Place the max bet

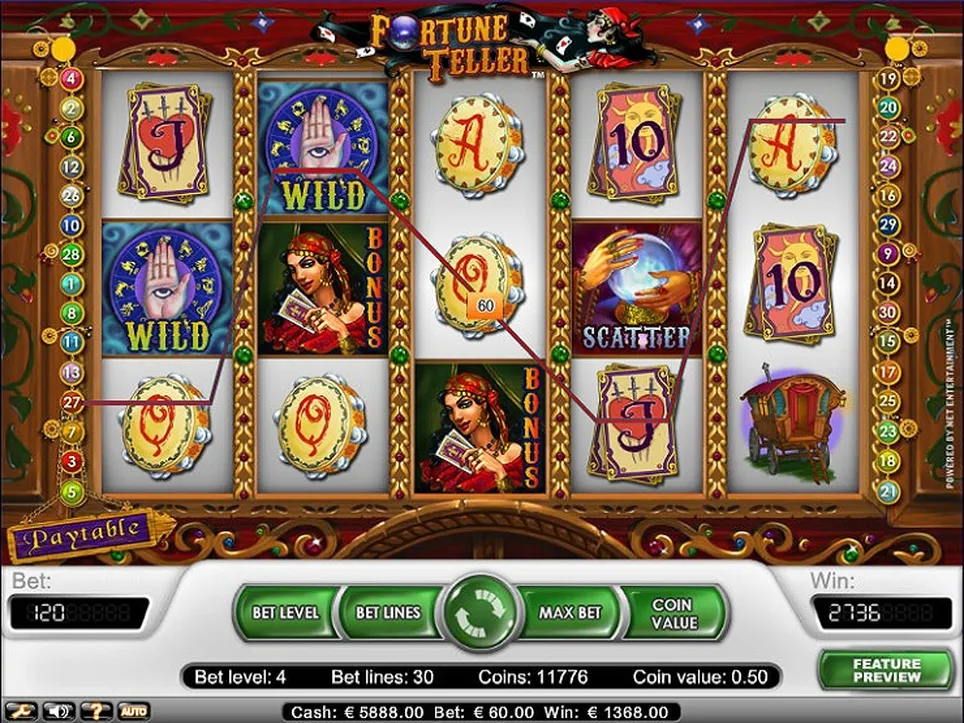[569, 612]
